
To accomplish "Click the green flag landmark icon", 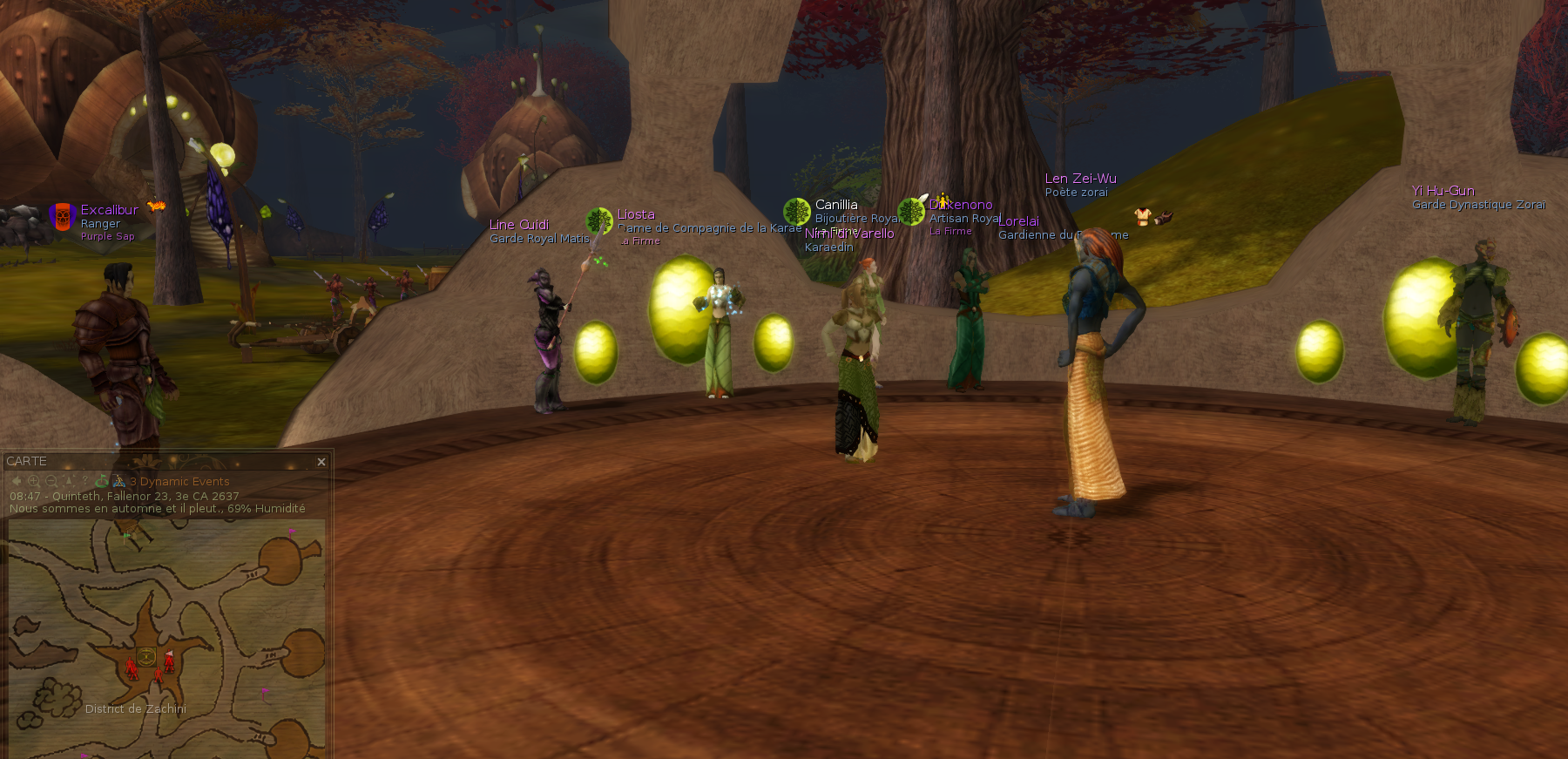I will (x=102, y=481).
